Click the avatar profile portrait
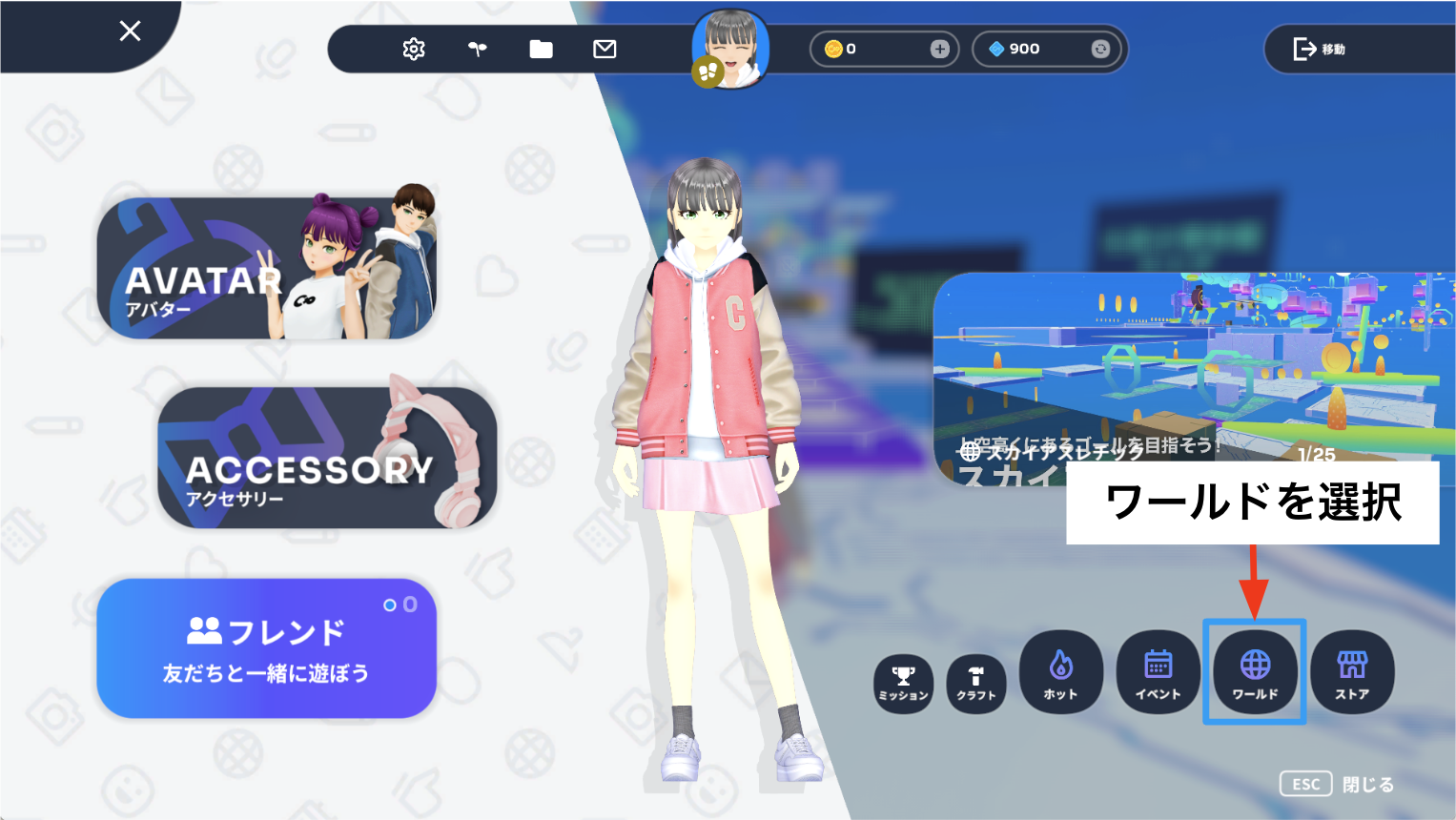 coord(731,50)
